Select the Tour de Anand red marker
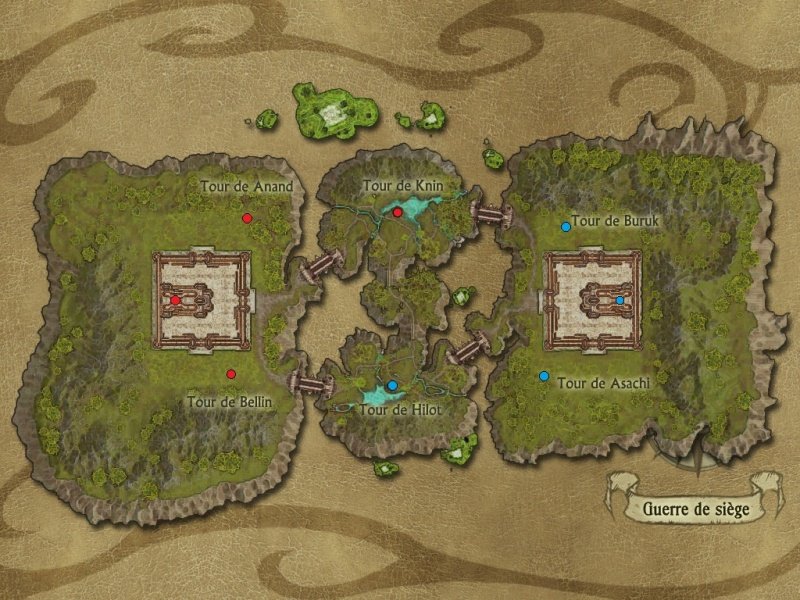Image resolution: width=800 pixels, height=600 pixels. [246, 217]
